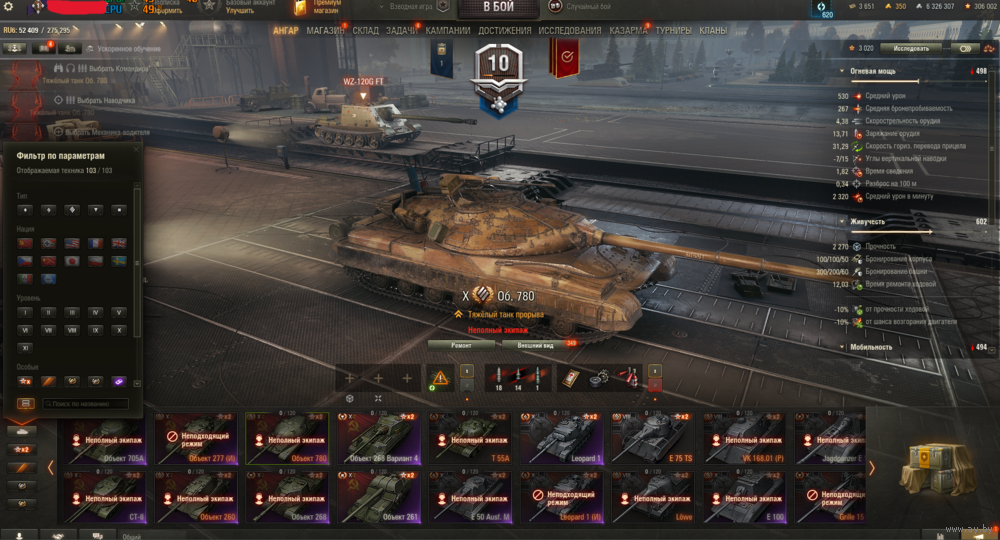This screenshot has height=540, width=1000.
Task: Open the «ИССЛЕДОВАНИЯ» tab
Action: 570,30
